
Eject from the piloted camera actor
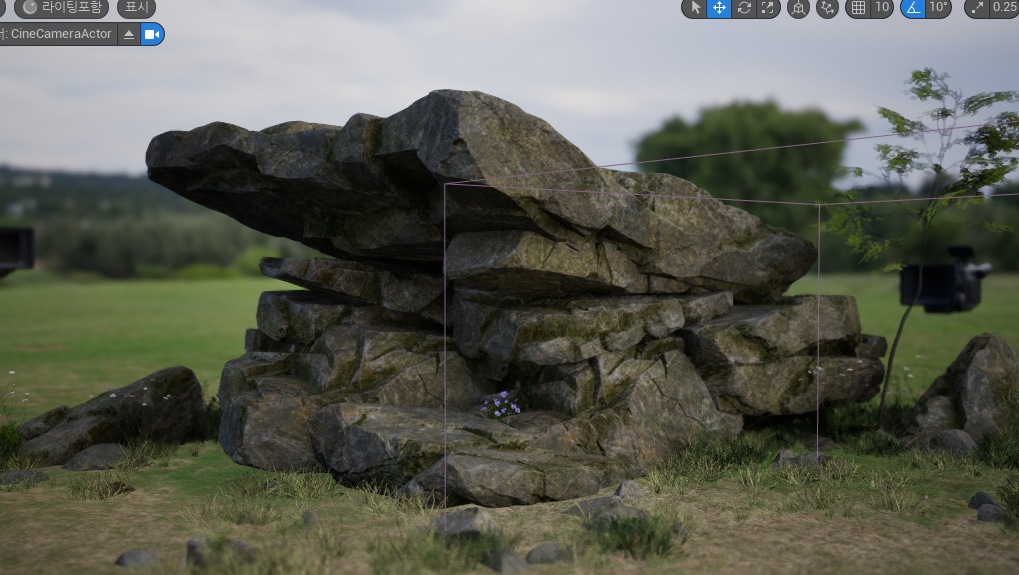coord(129,34)
